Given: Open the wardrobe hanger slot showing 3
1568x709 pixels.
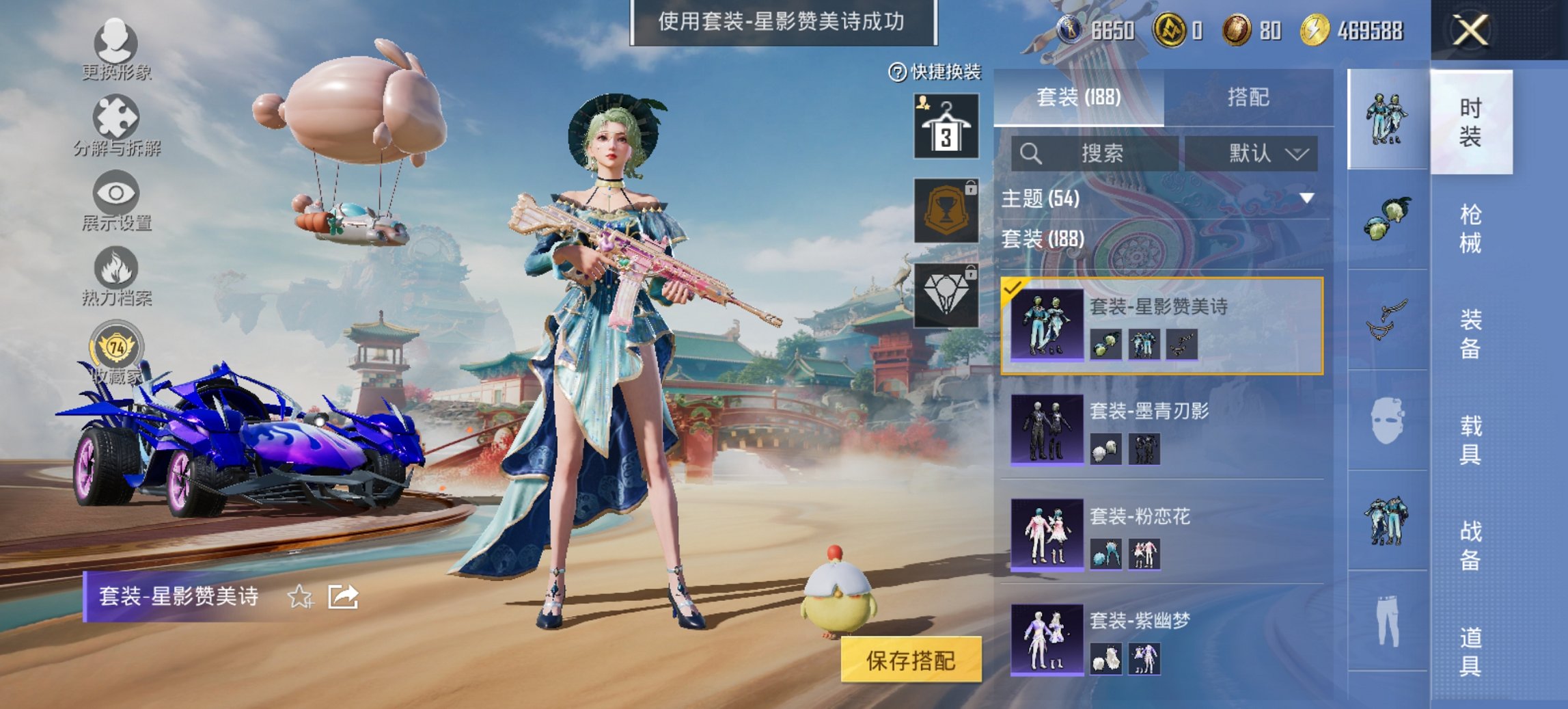Looking at the screenshot, I should [947, 126].
